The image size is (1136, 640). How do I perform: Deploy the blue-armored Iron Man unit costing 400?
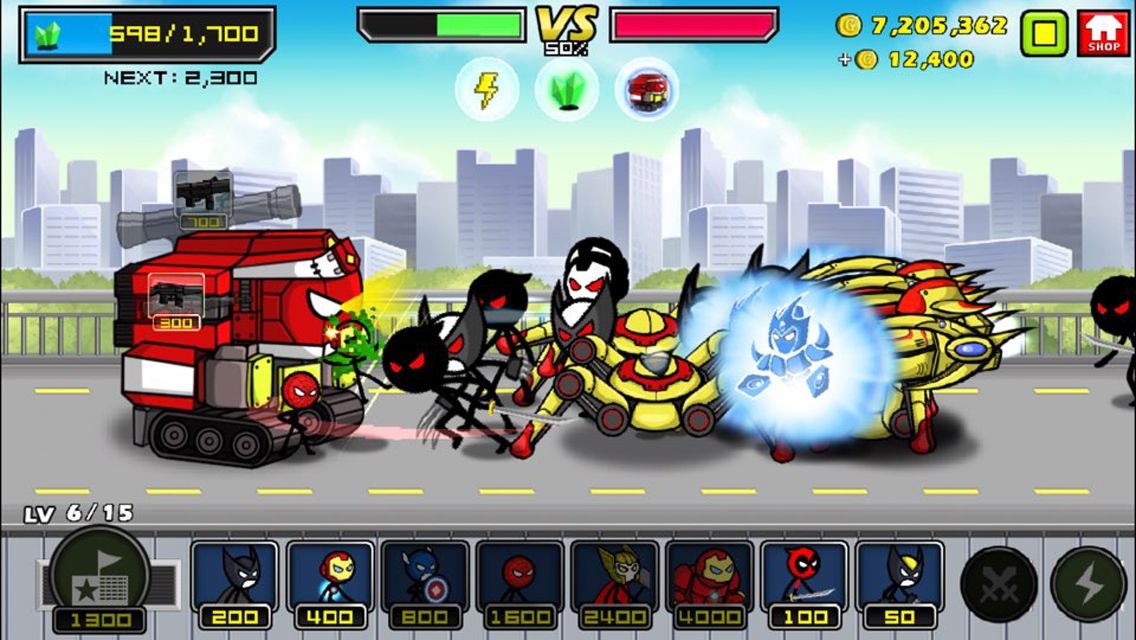pos(330,584)
